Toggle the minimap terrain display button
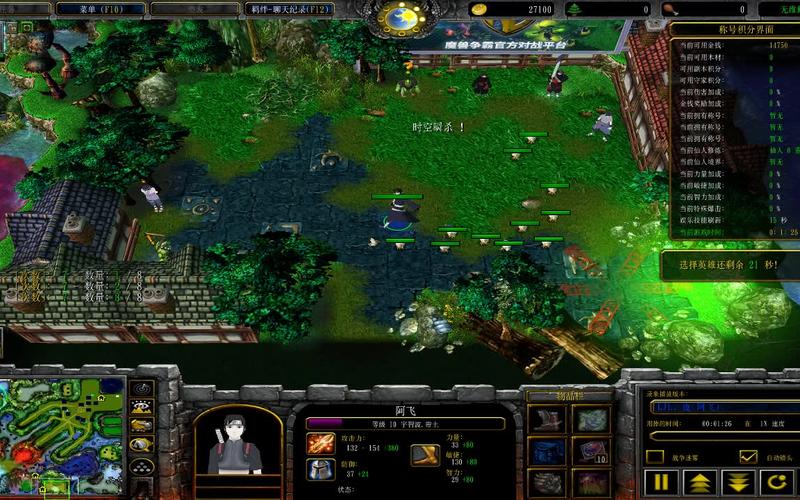This screenshot has width=800, height=500. [x=143, y=408]
